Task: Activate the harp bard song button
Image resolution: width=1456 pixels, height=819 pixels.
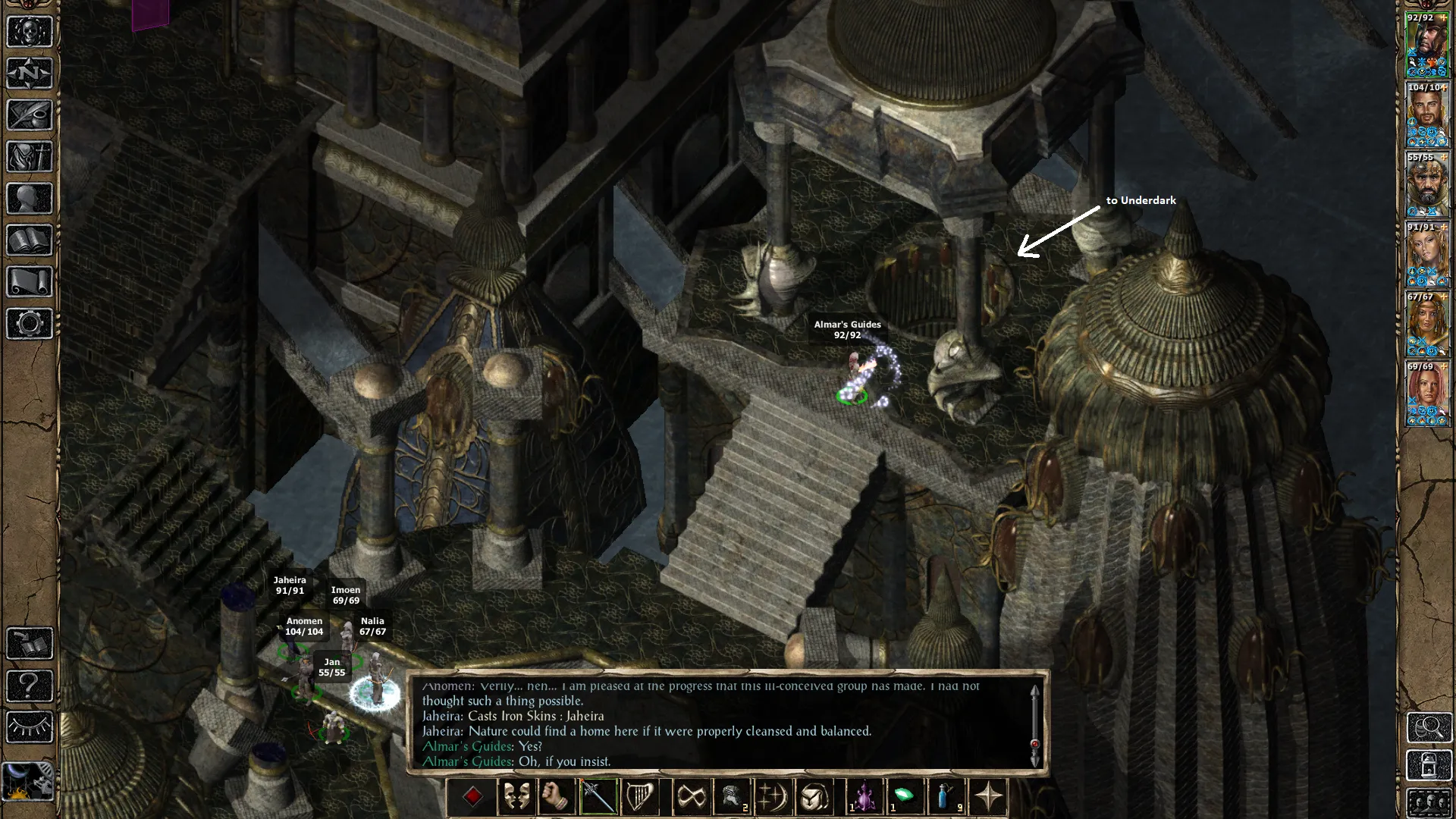Action: pyautogui.click(x=639, y=797)
